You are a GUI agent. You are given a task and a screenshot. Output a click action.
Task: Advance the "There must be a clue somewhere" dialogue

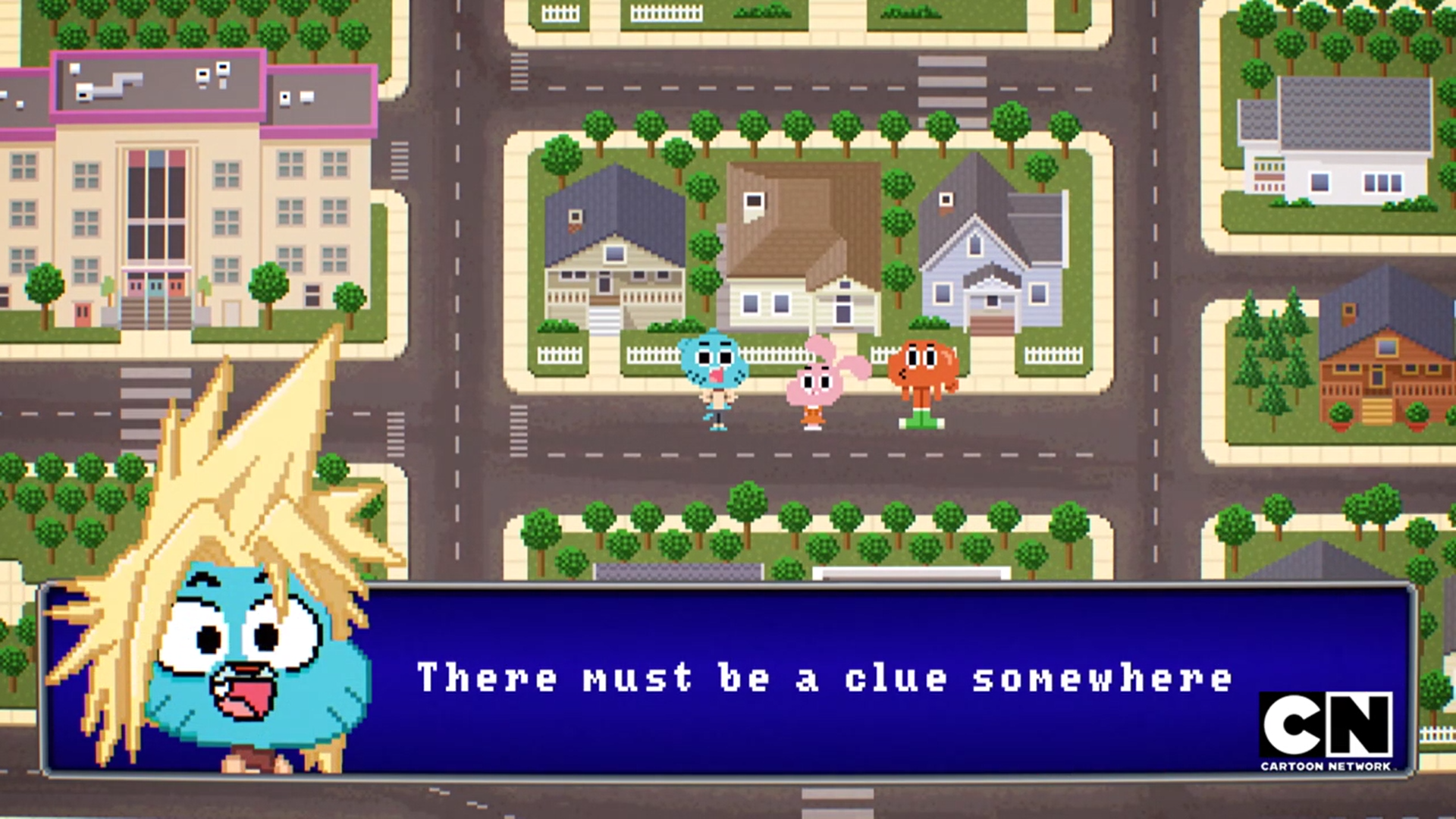tap(824, 678)
